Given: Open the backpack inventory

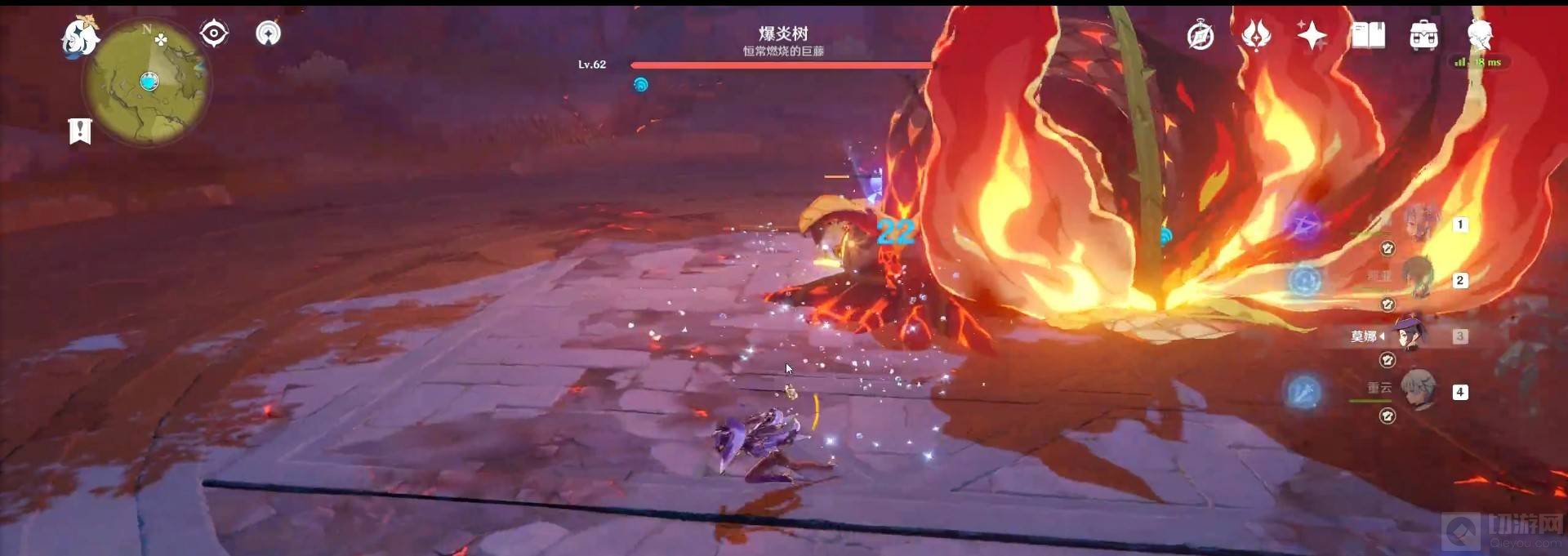Looking at the screenshot, I should click(1423, 36).
